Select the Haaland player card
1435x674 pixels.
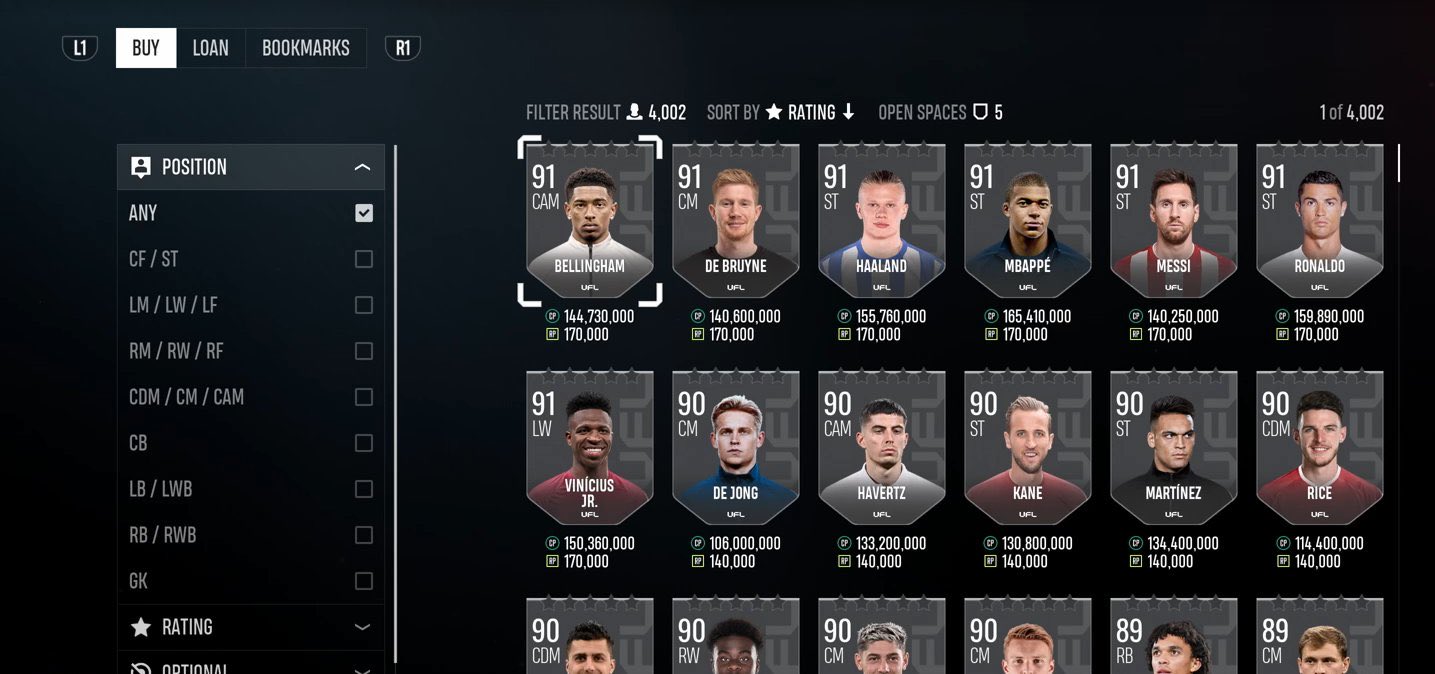[881, 221]
